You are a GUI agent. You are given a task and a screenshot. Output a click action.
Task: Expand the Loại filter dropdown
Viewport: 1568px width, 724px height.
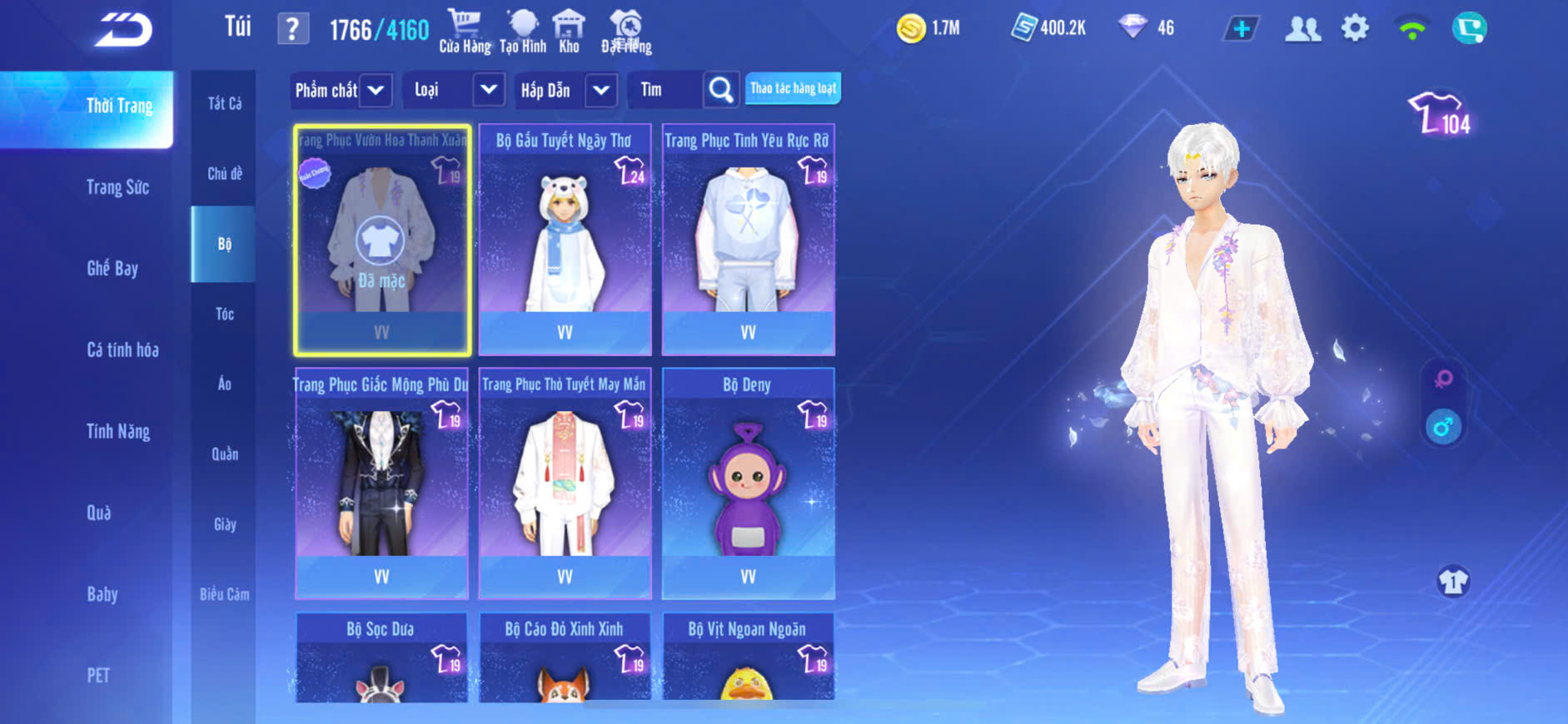point(488,90)
